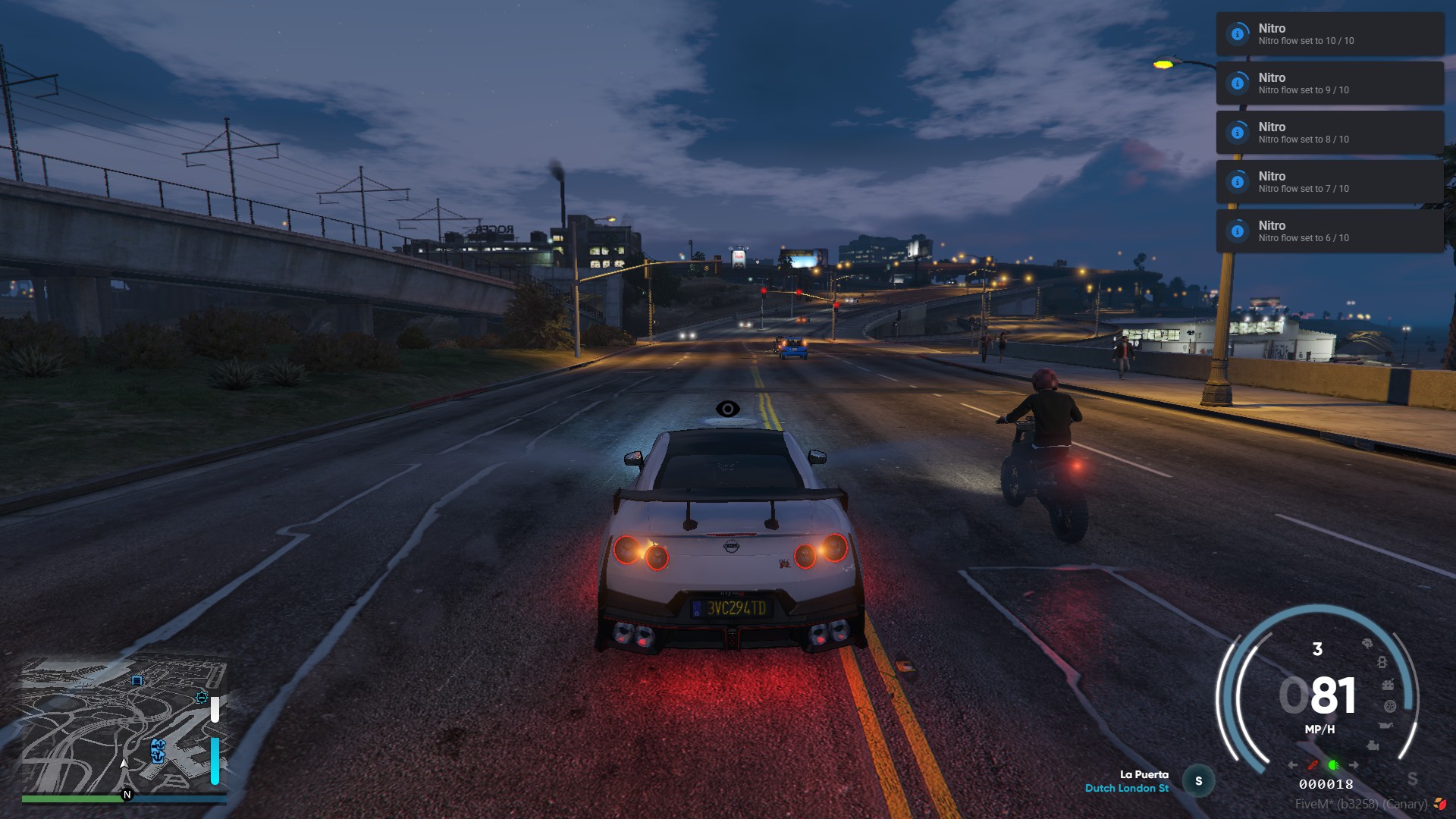The width and height of the screenshot is (1456, 819).
Task: Click the 'Nitro flow set to 6 / 10' notification
Action: point(1328,231)
